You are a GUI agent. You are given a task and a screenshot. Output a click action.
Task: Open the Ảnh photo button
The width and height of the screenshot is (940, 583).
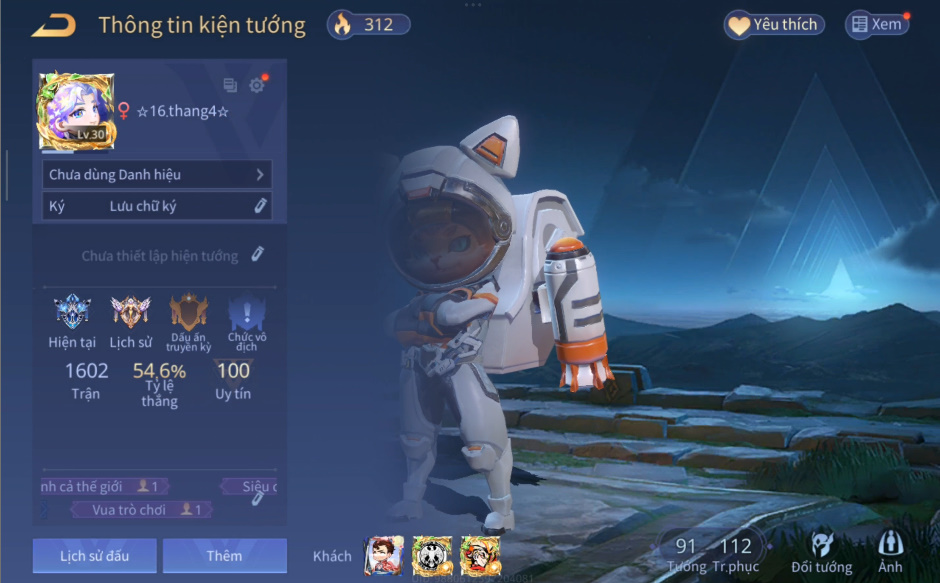(890, 553)
